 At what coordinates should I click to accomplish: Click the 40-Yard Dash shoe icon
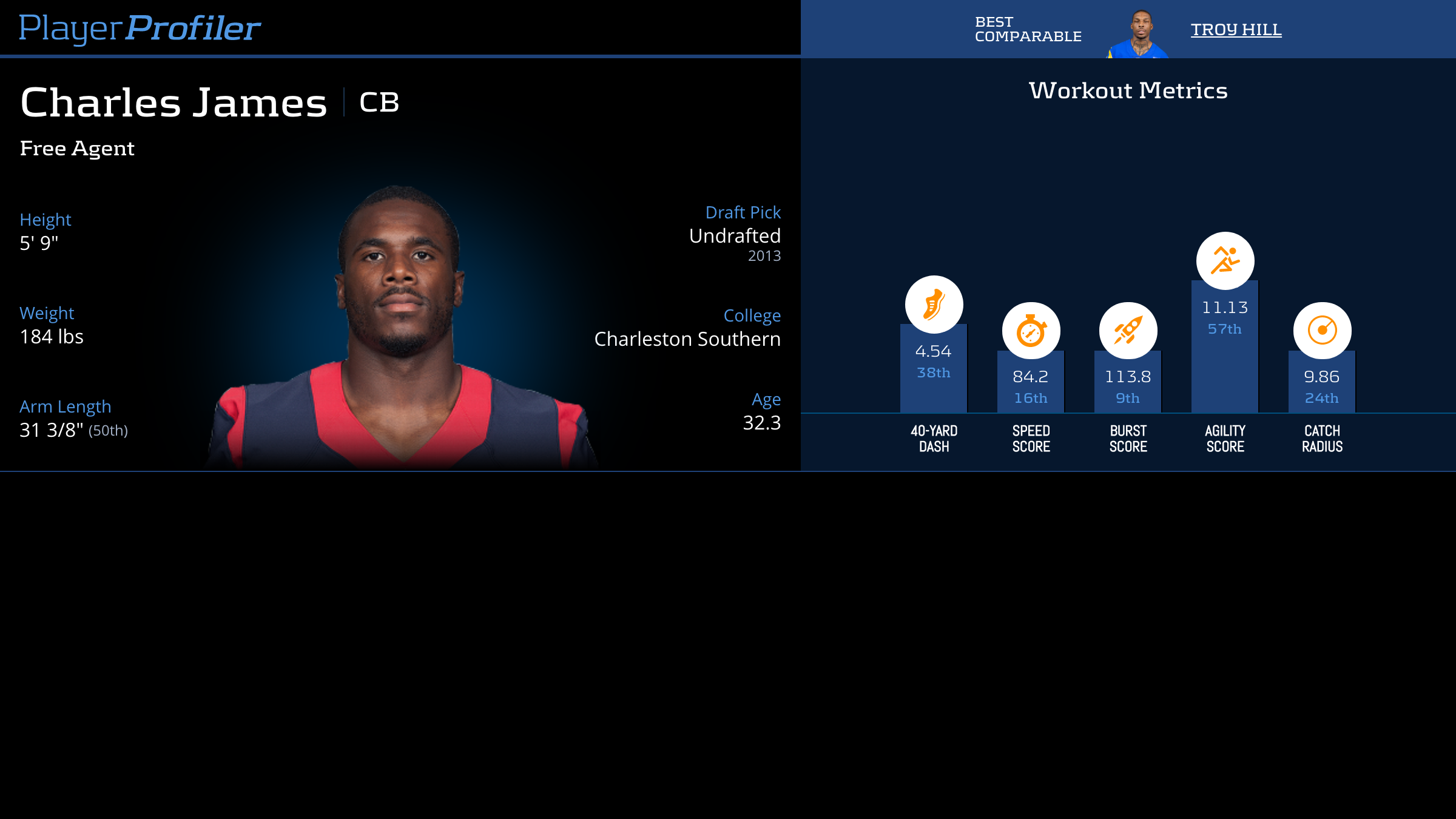coord(934,305)
